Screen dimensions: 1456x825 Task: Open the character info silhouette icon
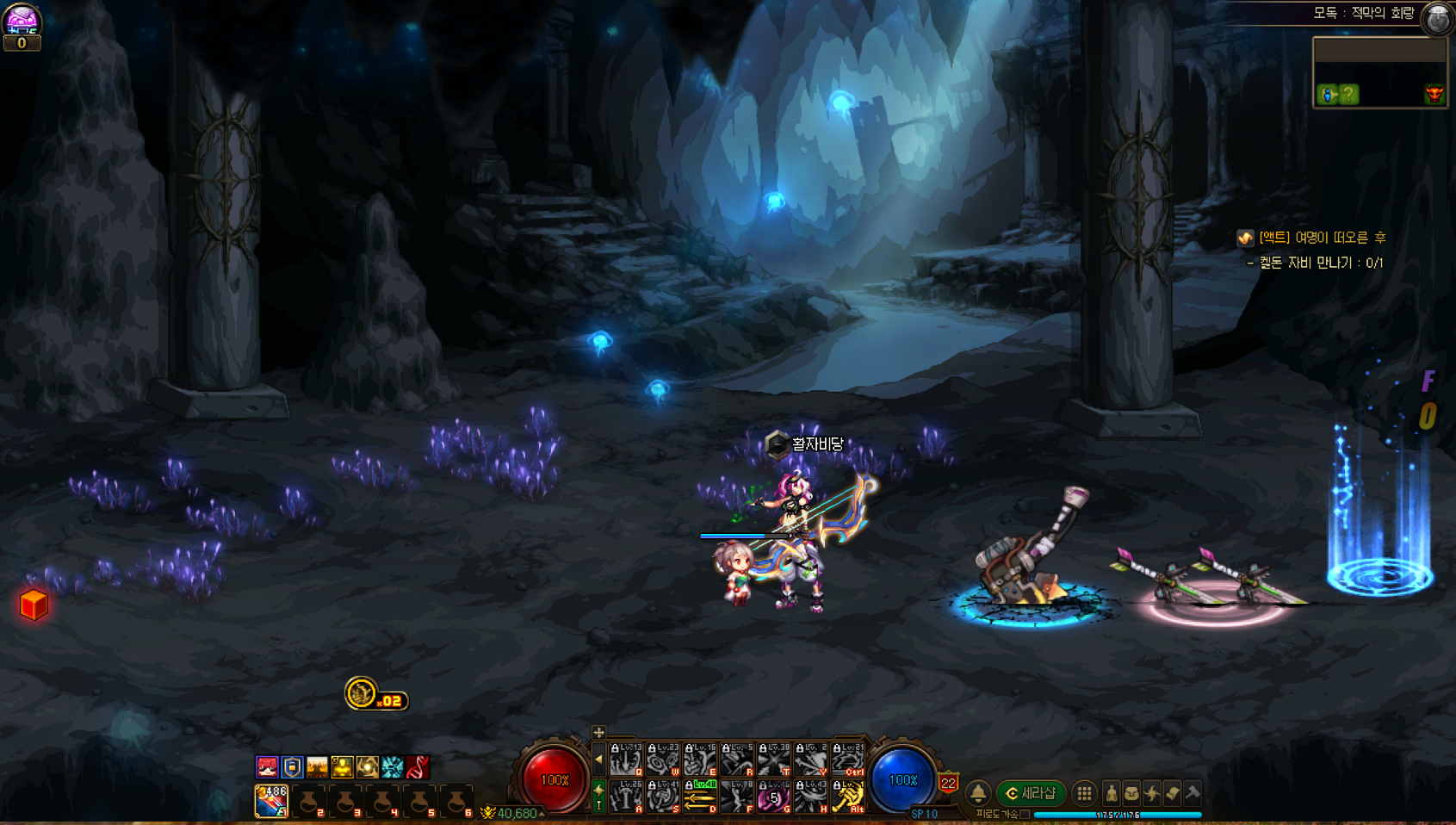tap(1112, 793)
